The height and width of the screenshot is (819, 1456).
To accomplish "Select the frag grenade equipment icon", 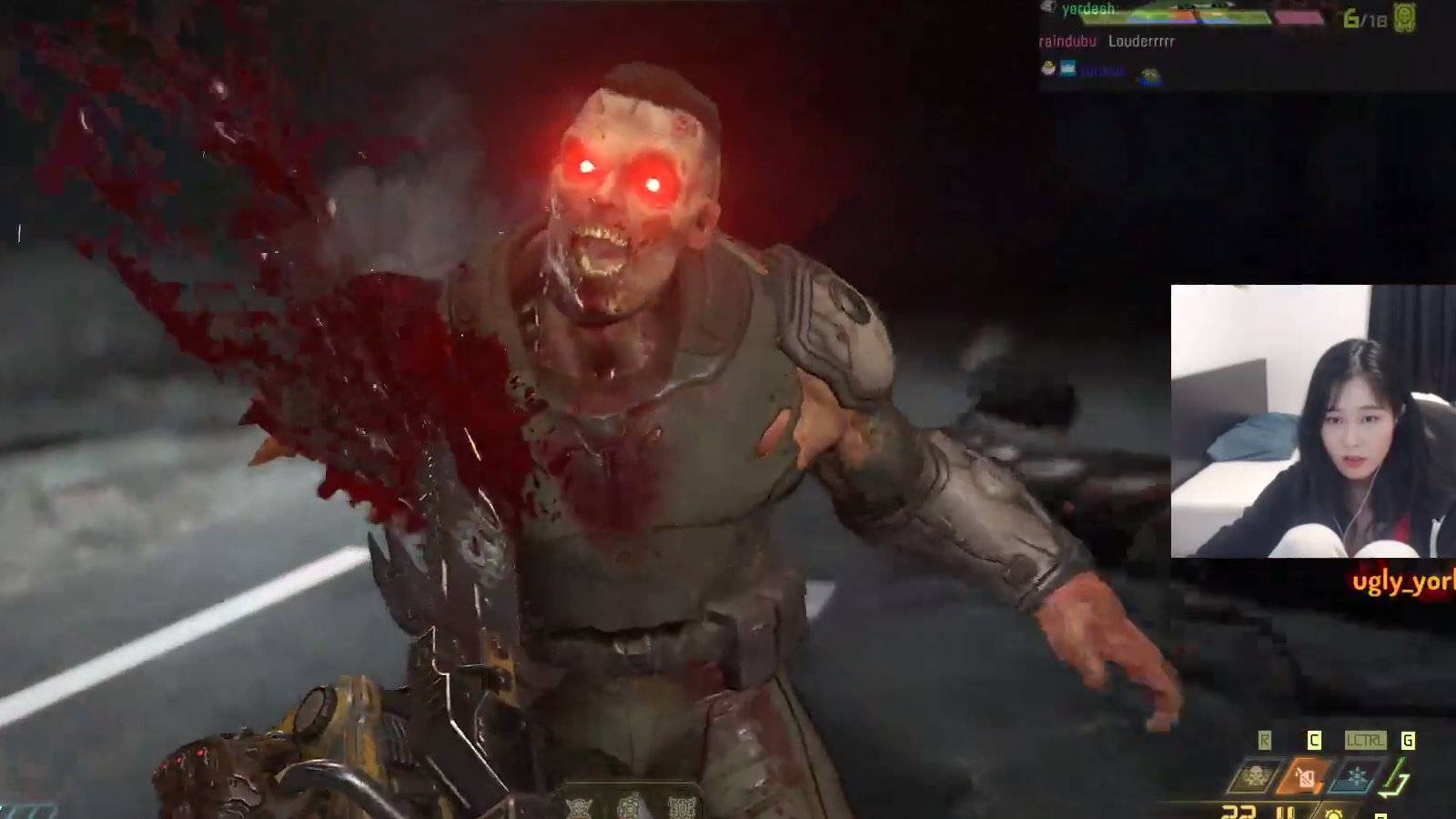I will click(1253, 773).
